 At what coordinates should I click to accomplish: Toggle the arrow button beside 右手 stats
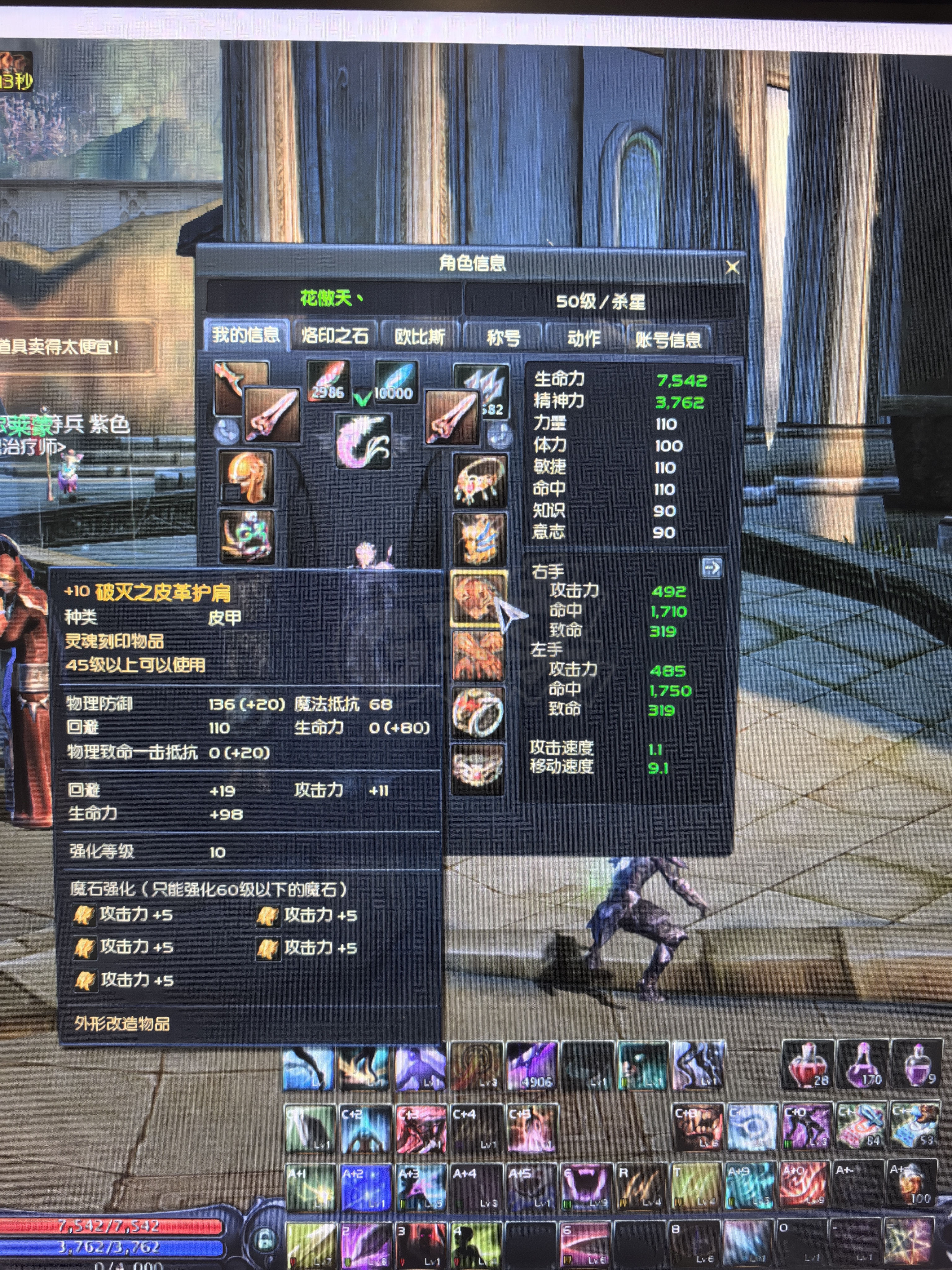click(x=712, y=568)
